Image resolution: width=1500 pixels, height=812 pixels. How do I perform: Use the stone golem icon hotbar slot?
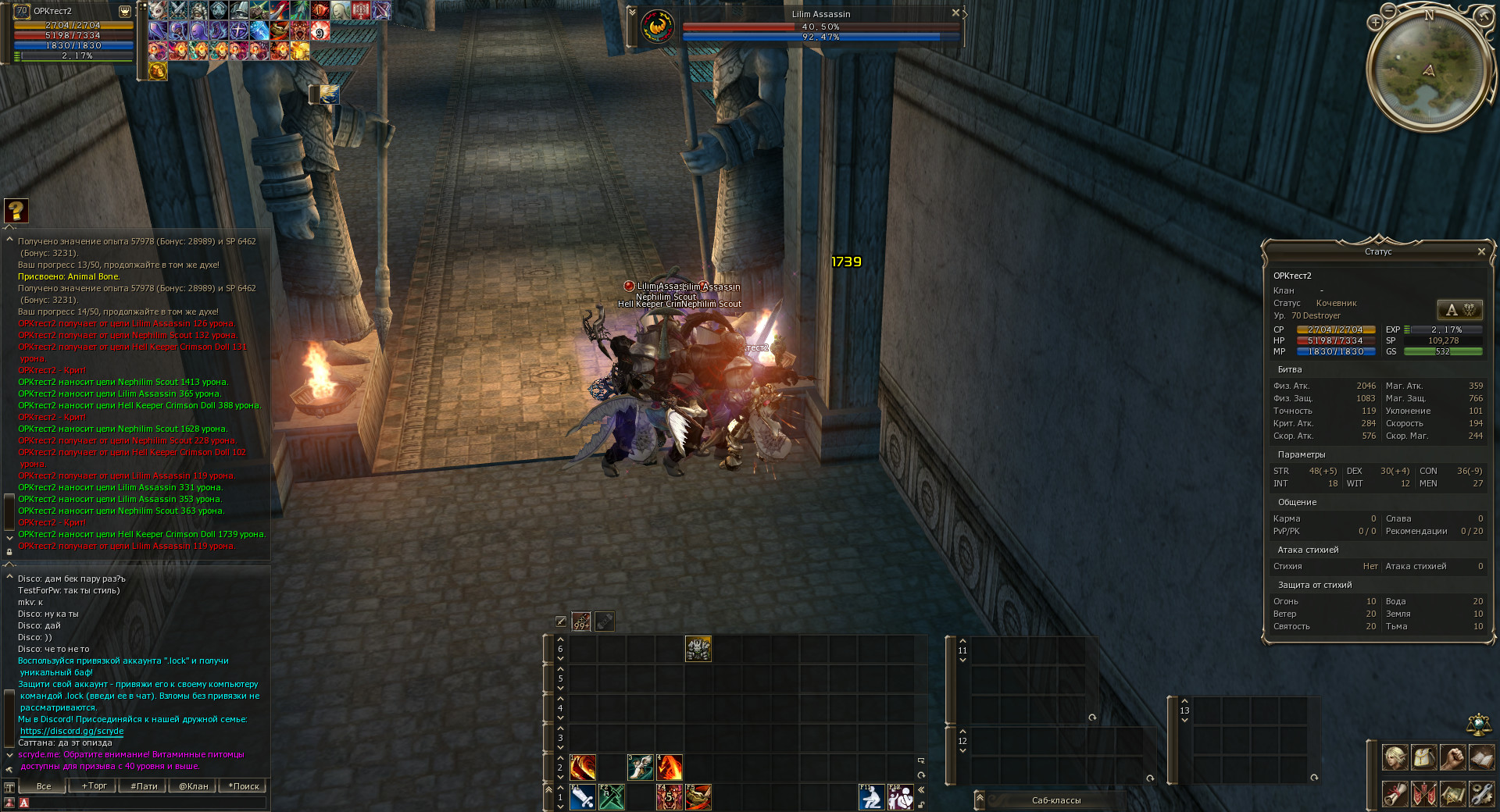698,649
